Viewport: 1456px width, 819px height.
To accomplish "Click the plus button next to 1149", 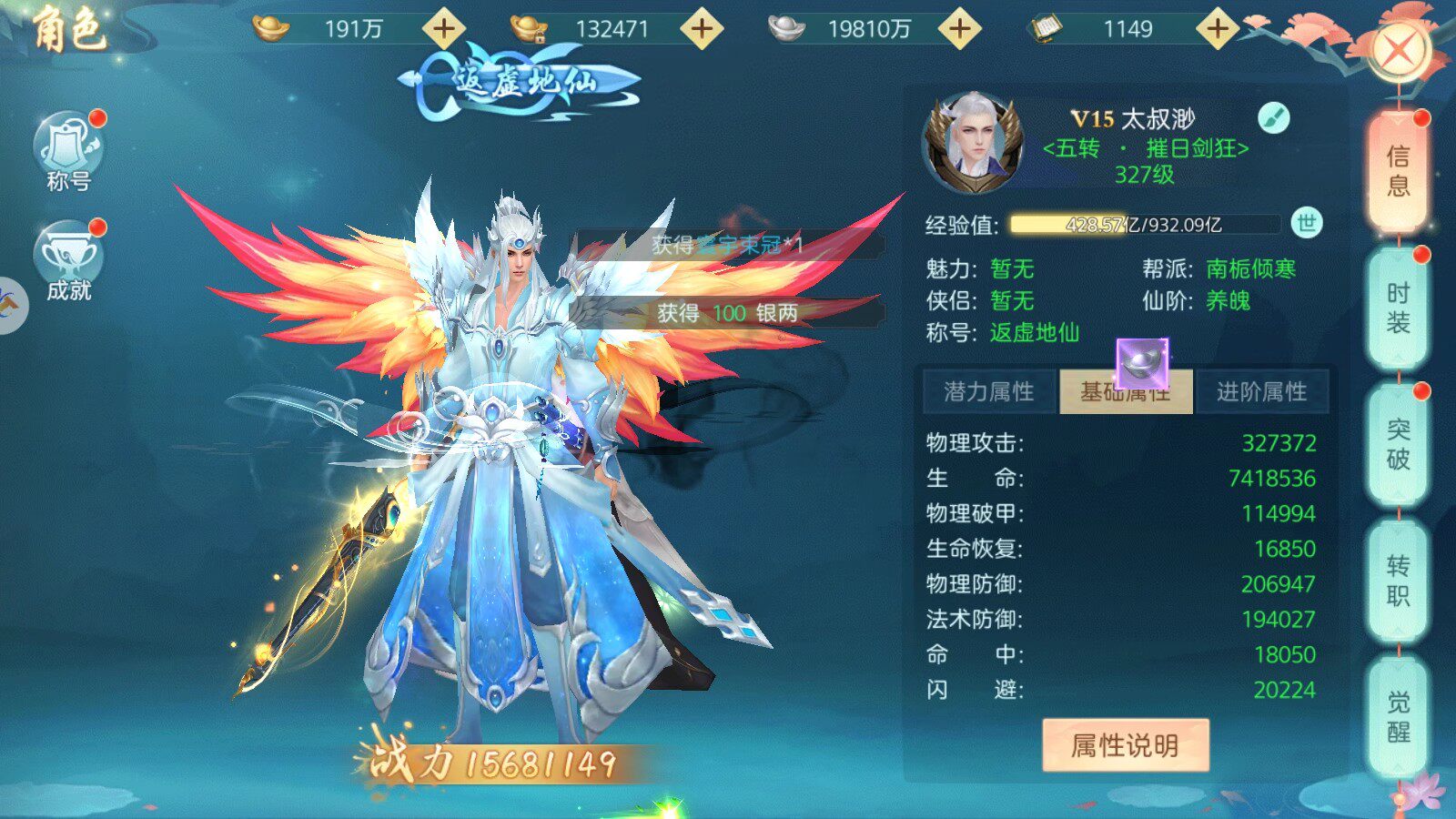I will 1218,29.
